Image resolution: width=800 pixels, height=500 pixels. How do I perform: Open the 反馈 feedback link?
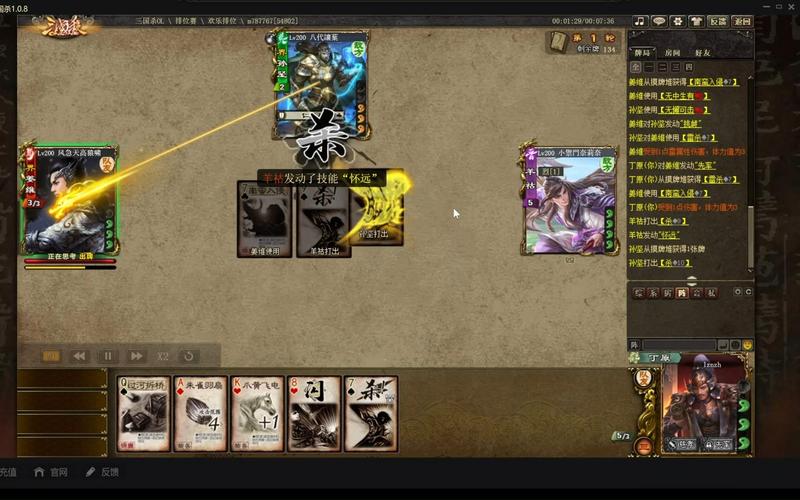(103, 472)
